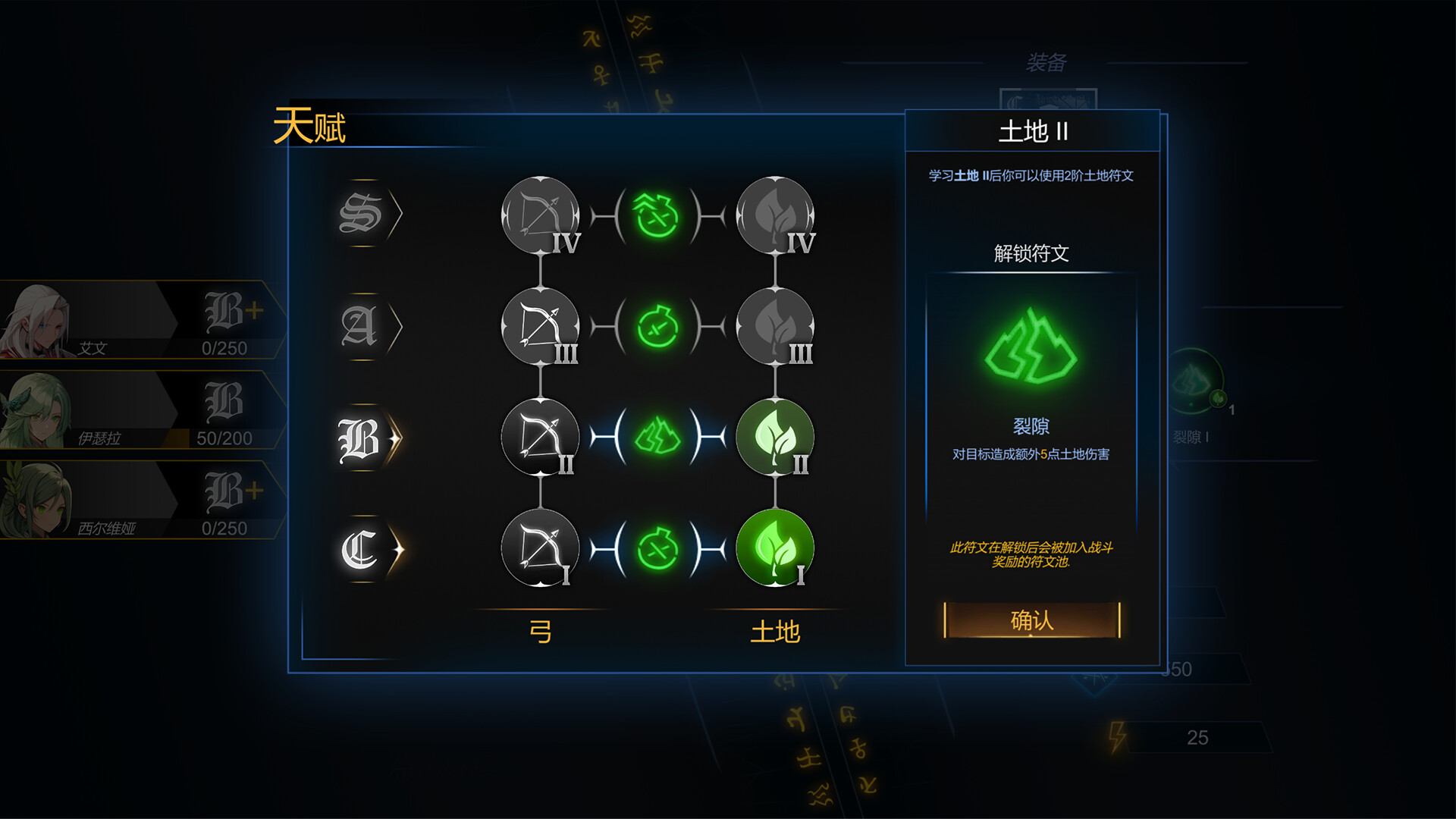Inspect the S-tier green rune between talents

pyautogui.click(x=657, y=216)
